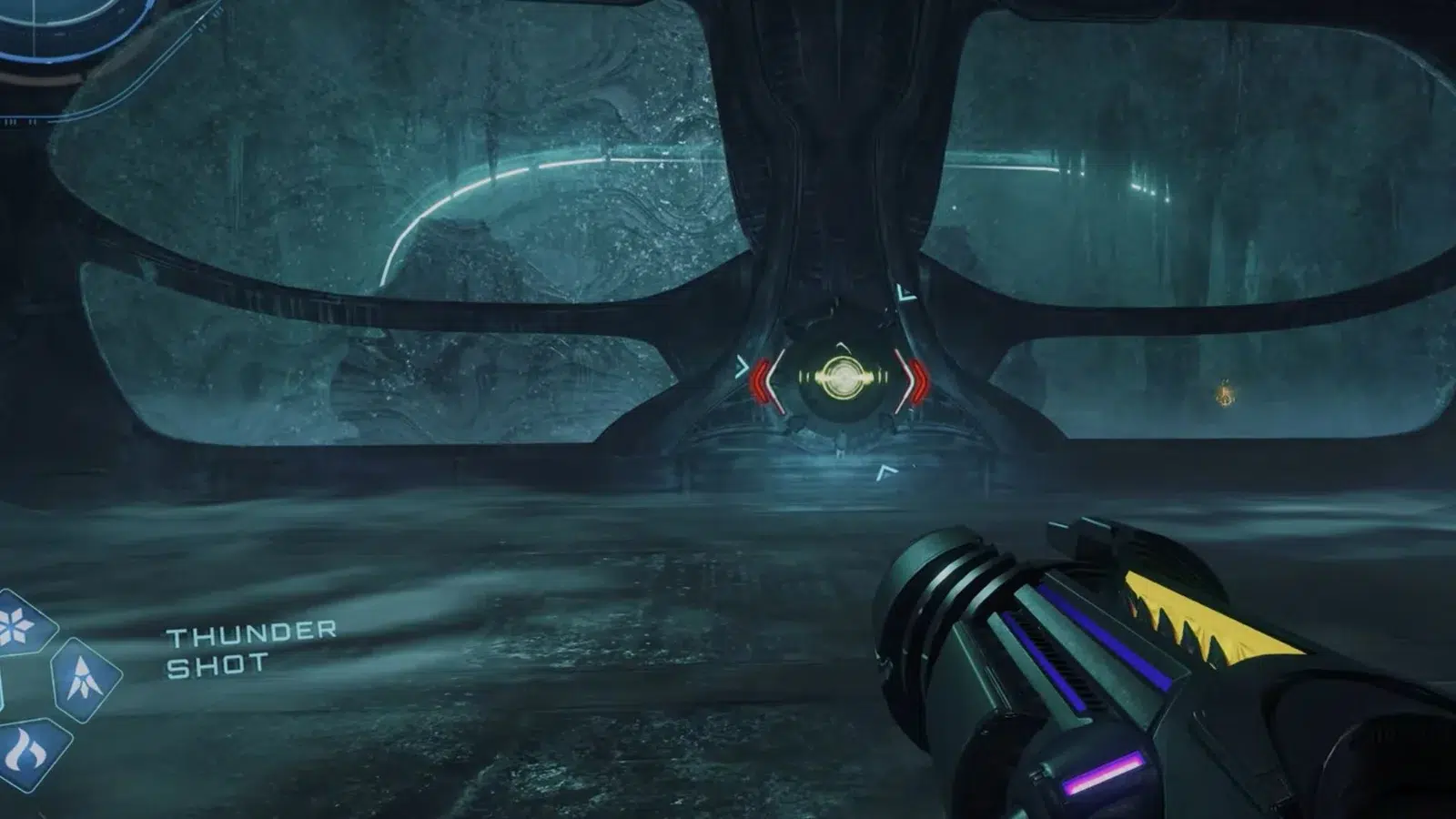This screenshot has height=819, width=1456.
Task: Choose the Thunder Shot icon
Action: coord(84,679)
